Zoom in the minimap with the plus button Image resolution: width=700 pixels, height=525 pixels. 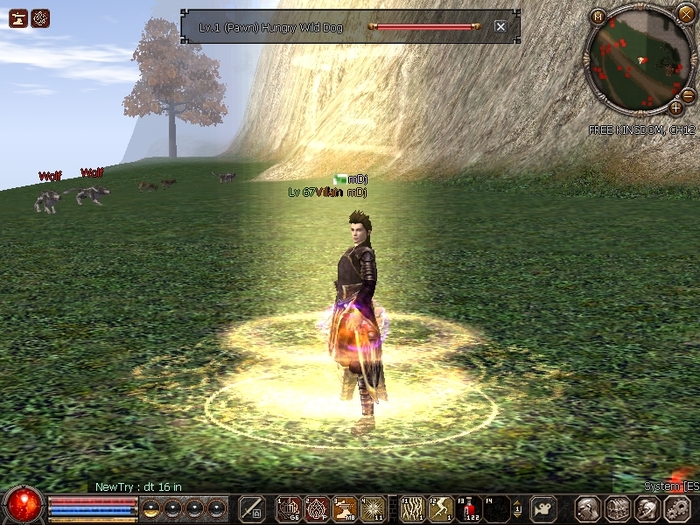click(676, 107)
